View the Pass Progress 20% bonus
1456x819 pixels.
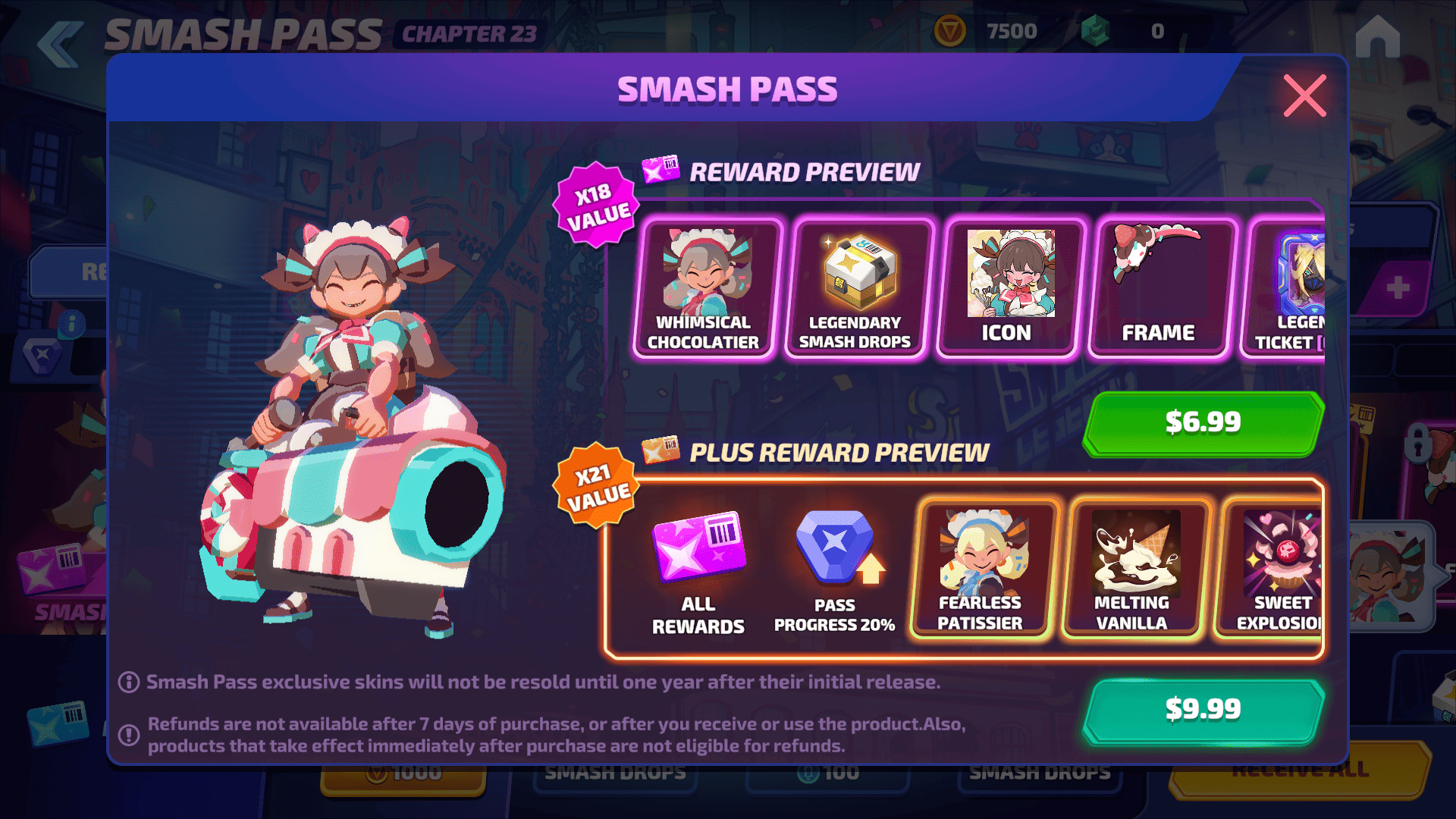pos(835,570)
